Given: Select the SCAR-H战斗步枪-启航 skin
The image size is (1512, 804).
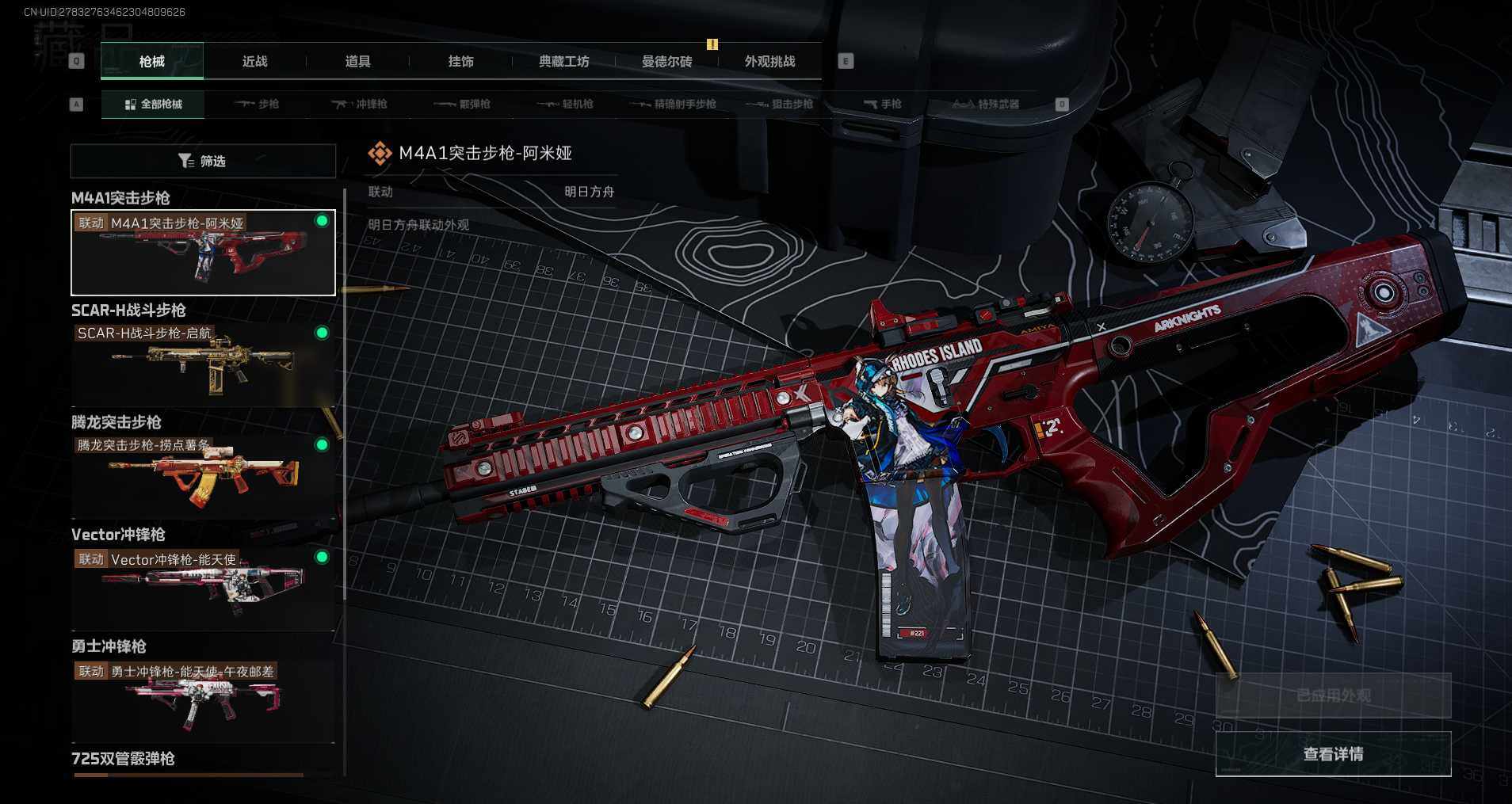Looking at the screenshot, I should pos(203,365).
